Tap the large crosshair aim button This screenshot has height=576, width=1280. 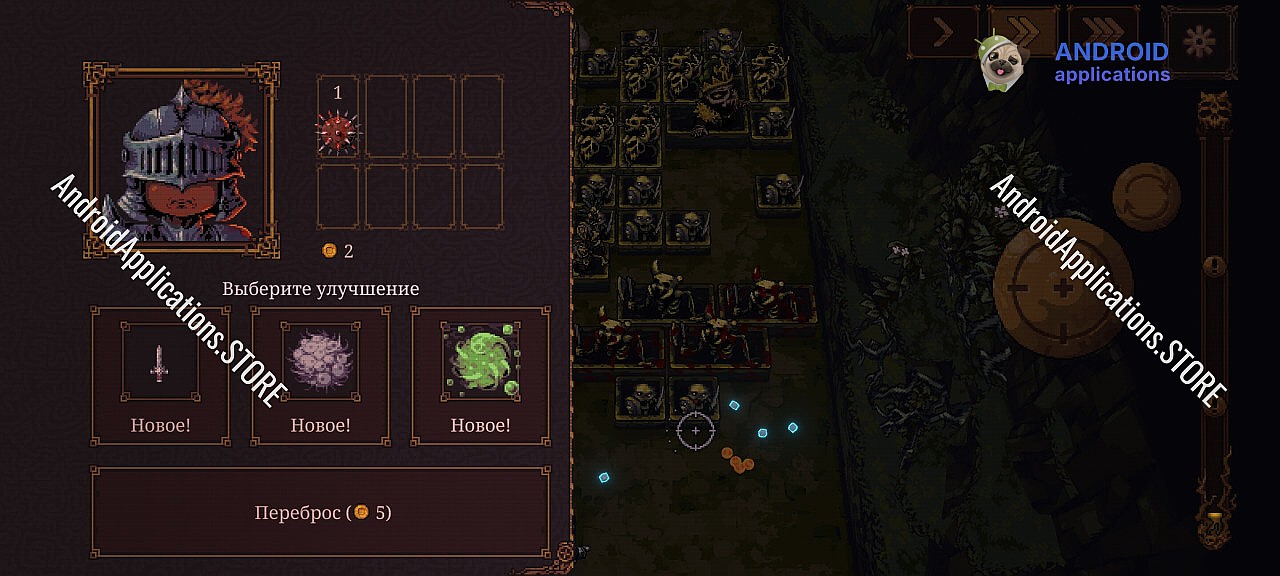(x=1062, y=288)
